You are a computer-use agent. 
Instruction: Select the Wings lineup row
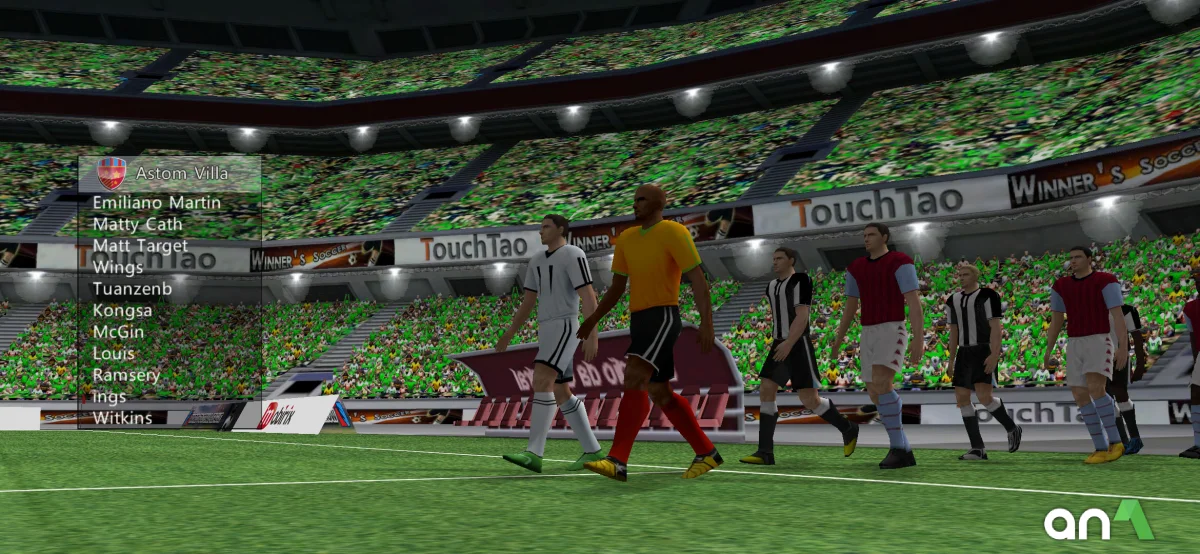click(118, 267)
